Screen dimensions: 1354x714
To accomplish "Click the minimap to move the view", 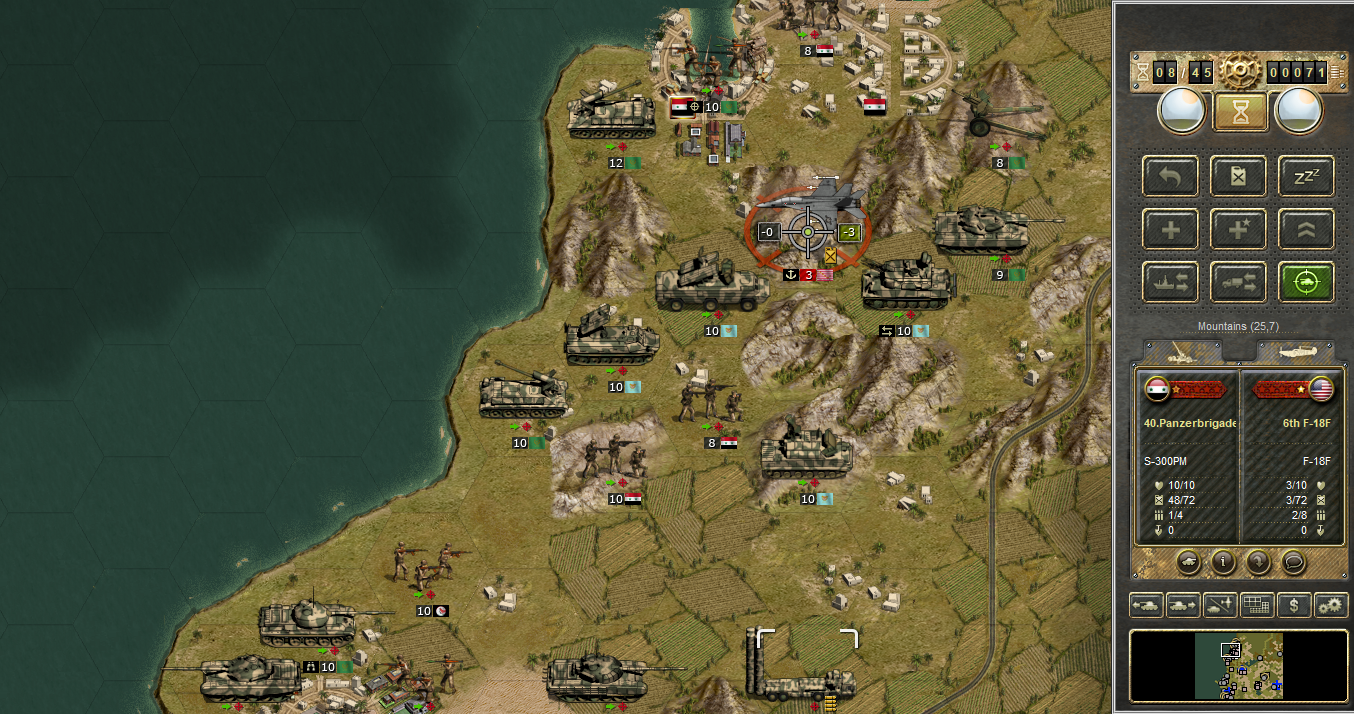I will 1239,666.
